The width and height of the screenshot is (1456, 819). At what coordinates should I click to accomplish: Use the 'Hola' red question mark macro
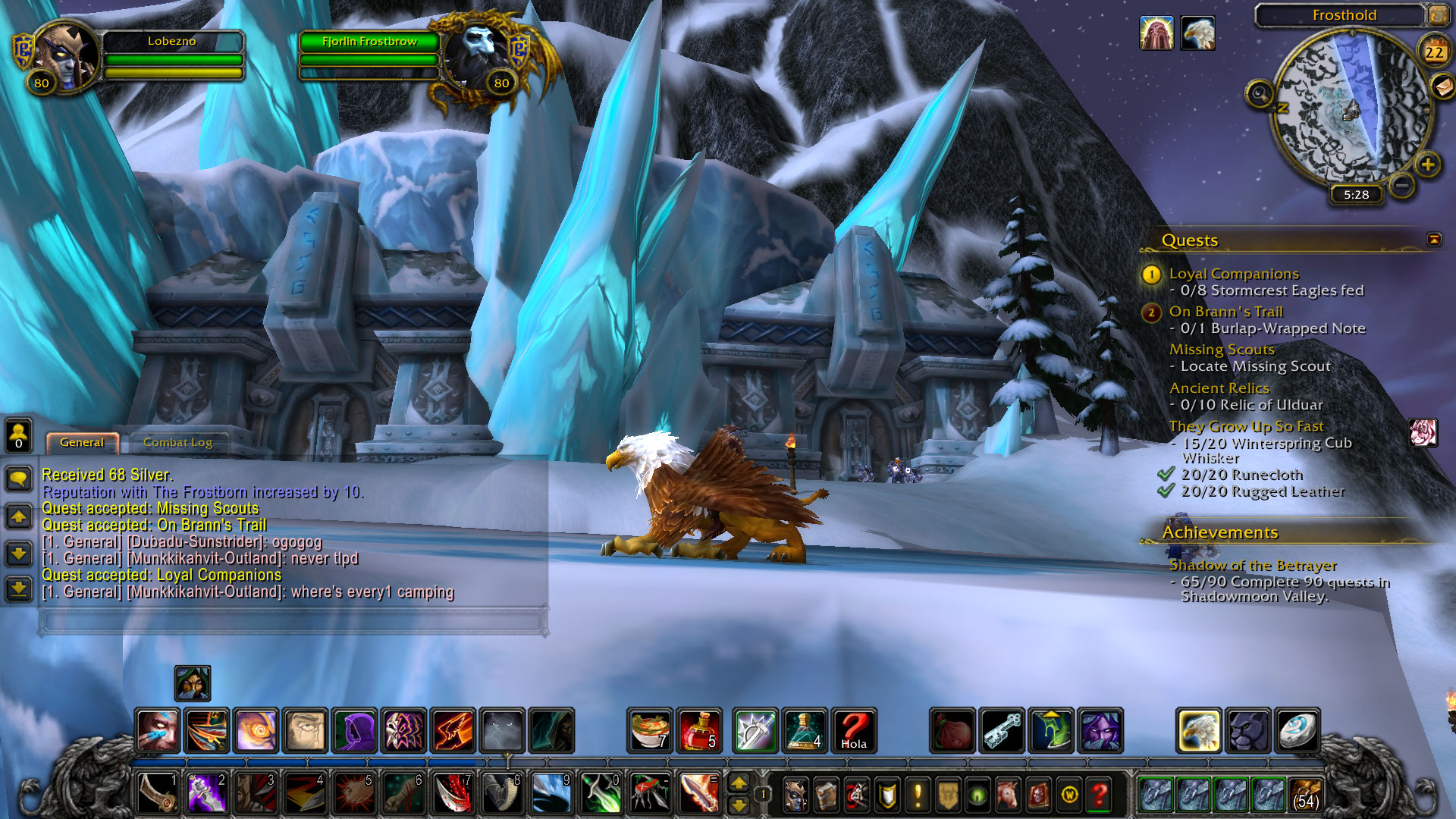click(854, 730)
